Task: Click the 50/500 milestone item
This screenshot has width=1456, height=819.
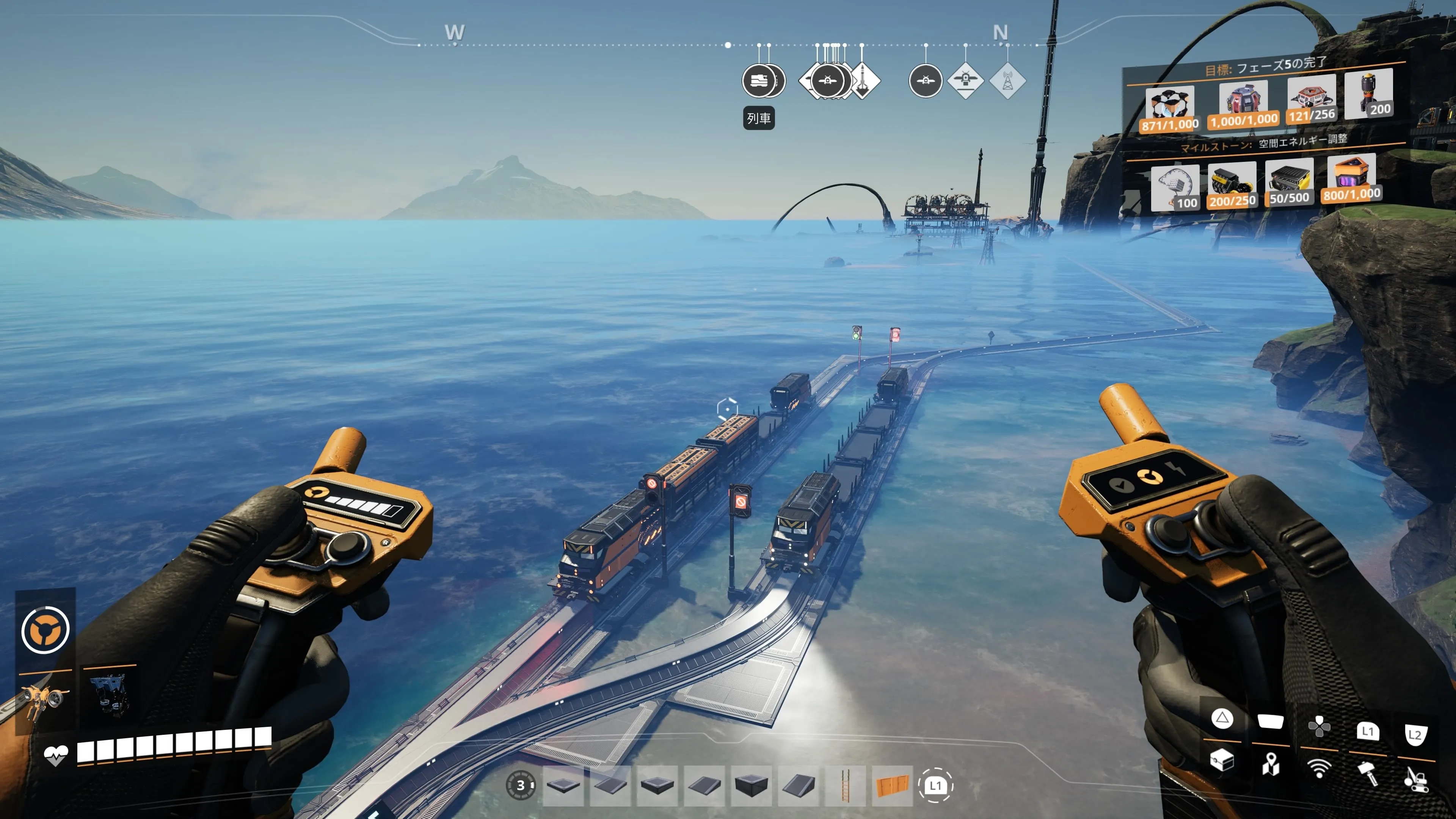Action: 1289,182
